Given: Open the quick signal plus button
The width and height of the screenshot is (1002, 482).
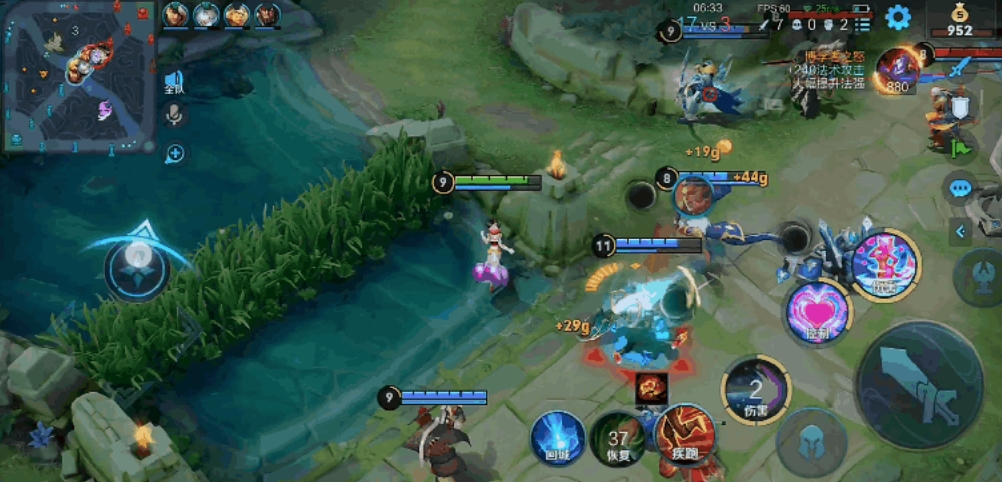Looking at the screenshot, I should (x=175, y=153).
